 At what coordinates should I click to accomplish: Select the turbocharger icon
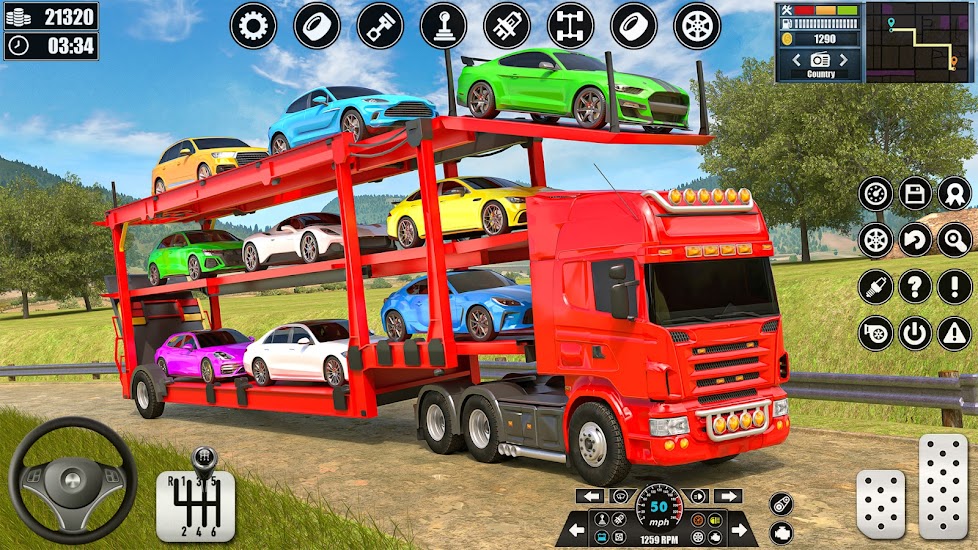point(875,333)
